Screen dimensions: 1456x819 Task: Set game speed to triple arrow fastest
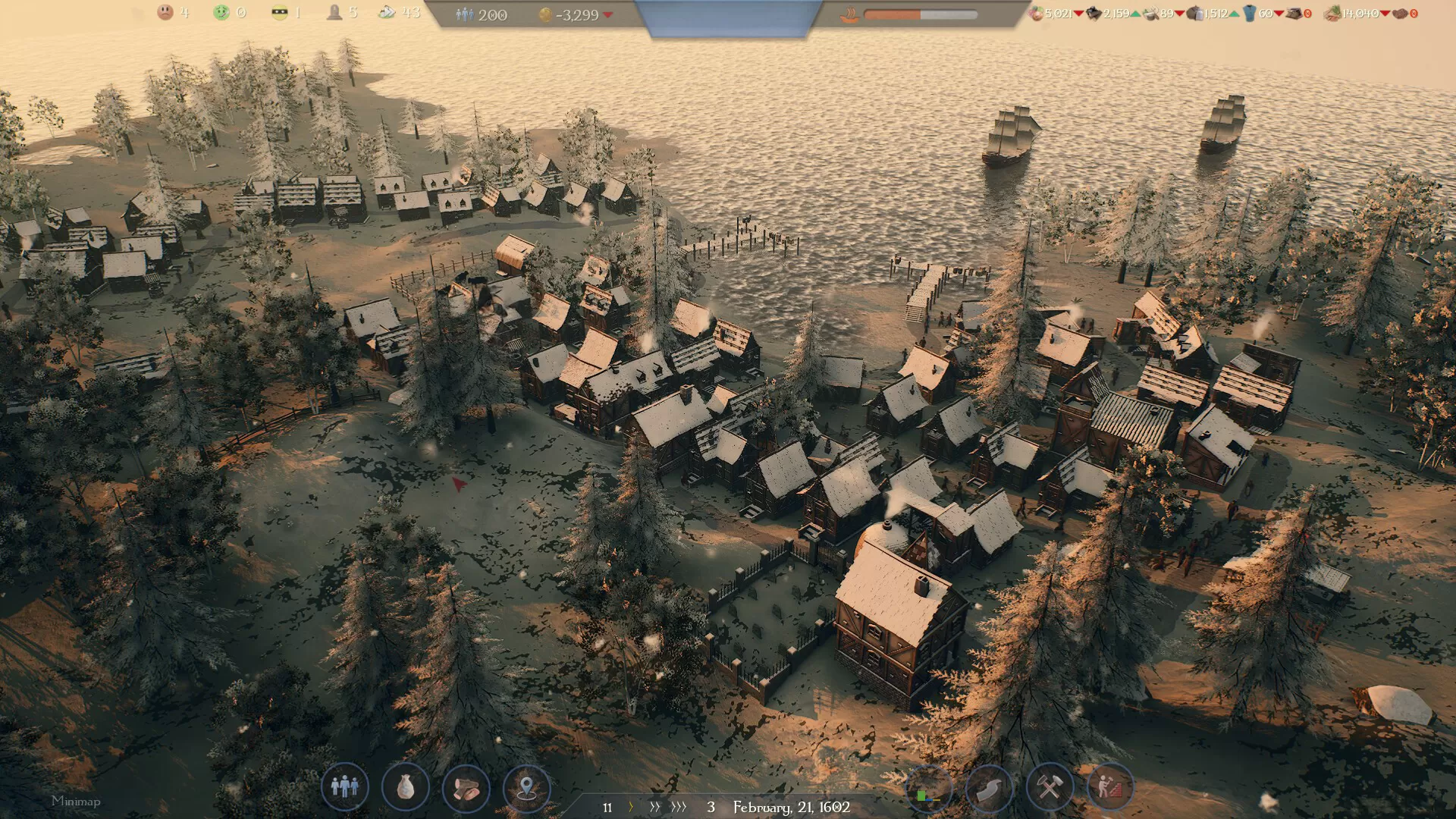[679, 807]
